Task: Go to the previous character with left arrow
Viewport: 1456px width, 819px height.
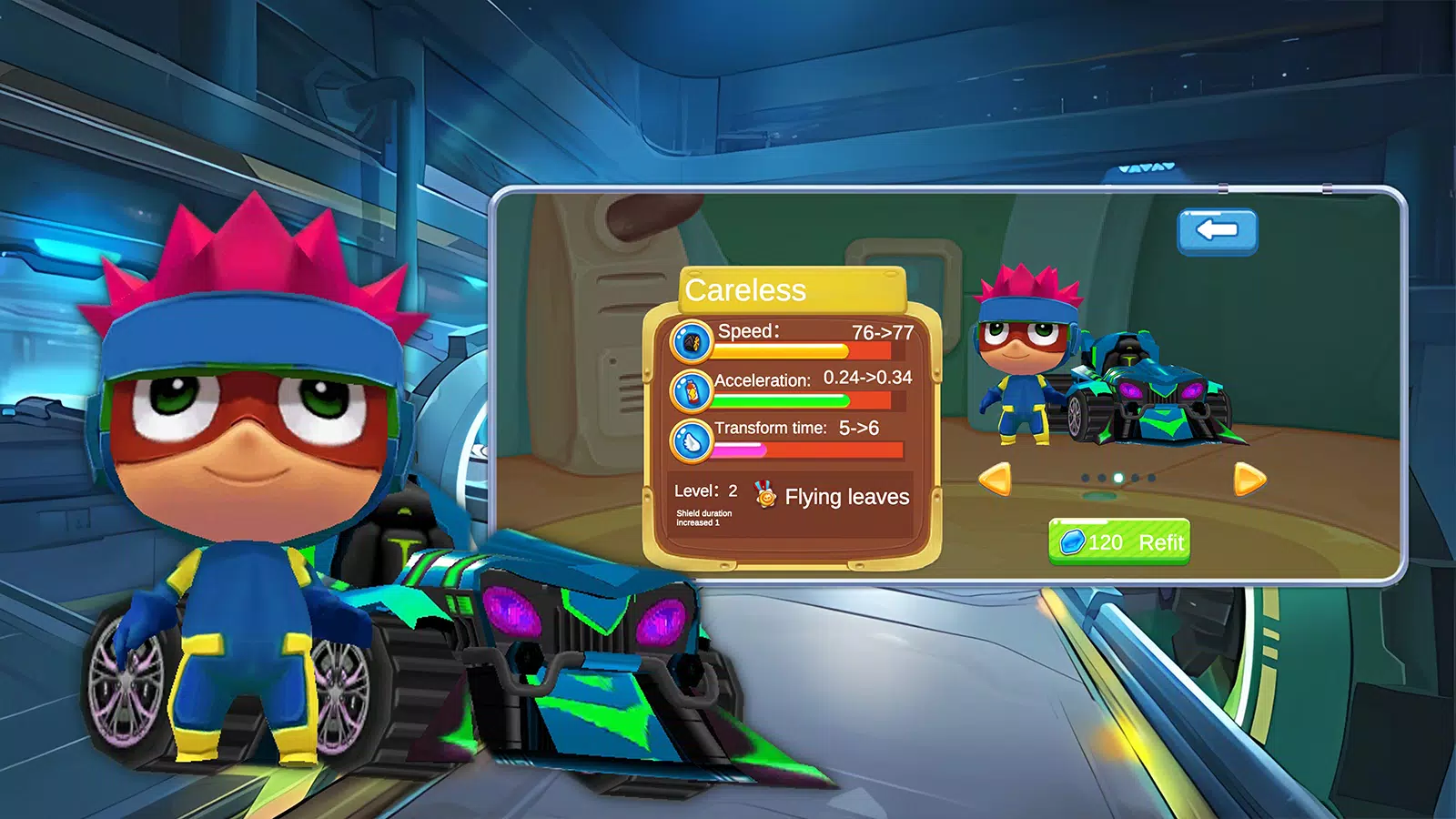Action: [995, 479]
